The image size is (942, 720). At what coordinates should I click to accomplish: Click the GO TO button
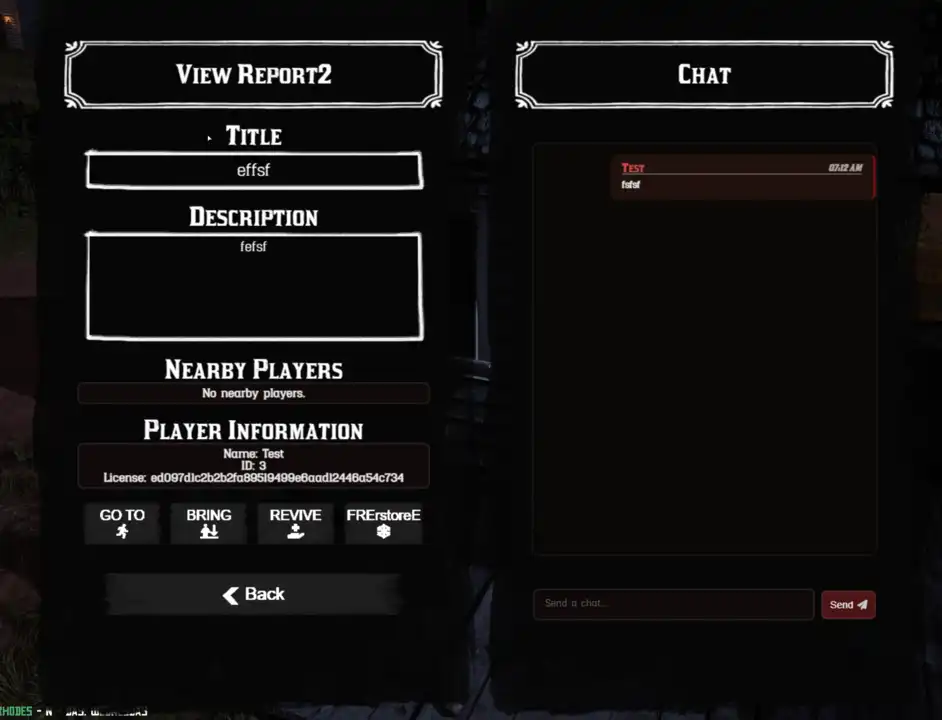click(122, 523)
